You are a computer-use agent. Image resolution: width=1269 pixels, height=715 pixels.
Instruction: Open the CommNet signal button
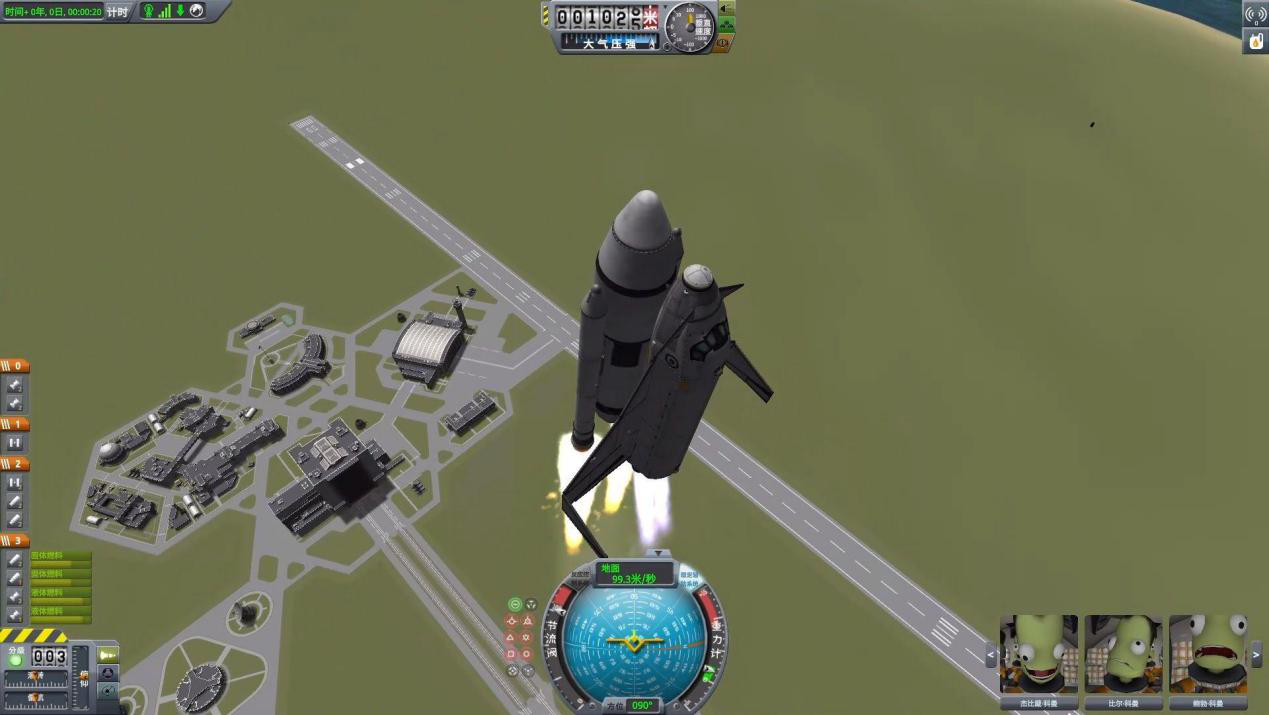point(1255,15)
